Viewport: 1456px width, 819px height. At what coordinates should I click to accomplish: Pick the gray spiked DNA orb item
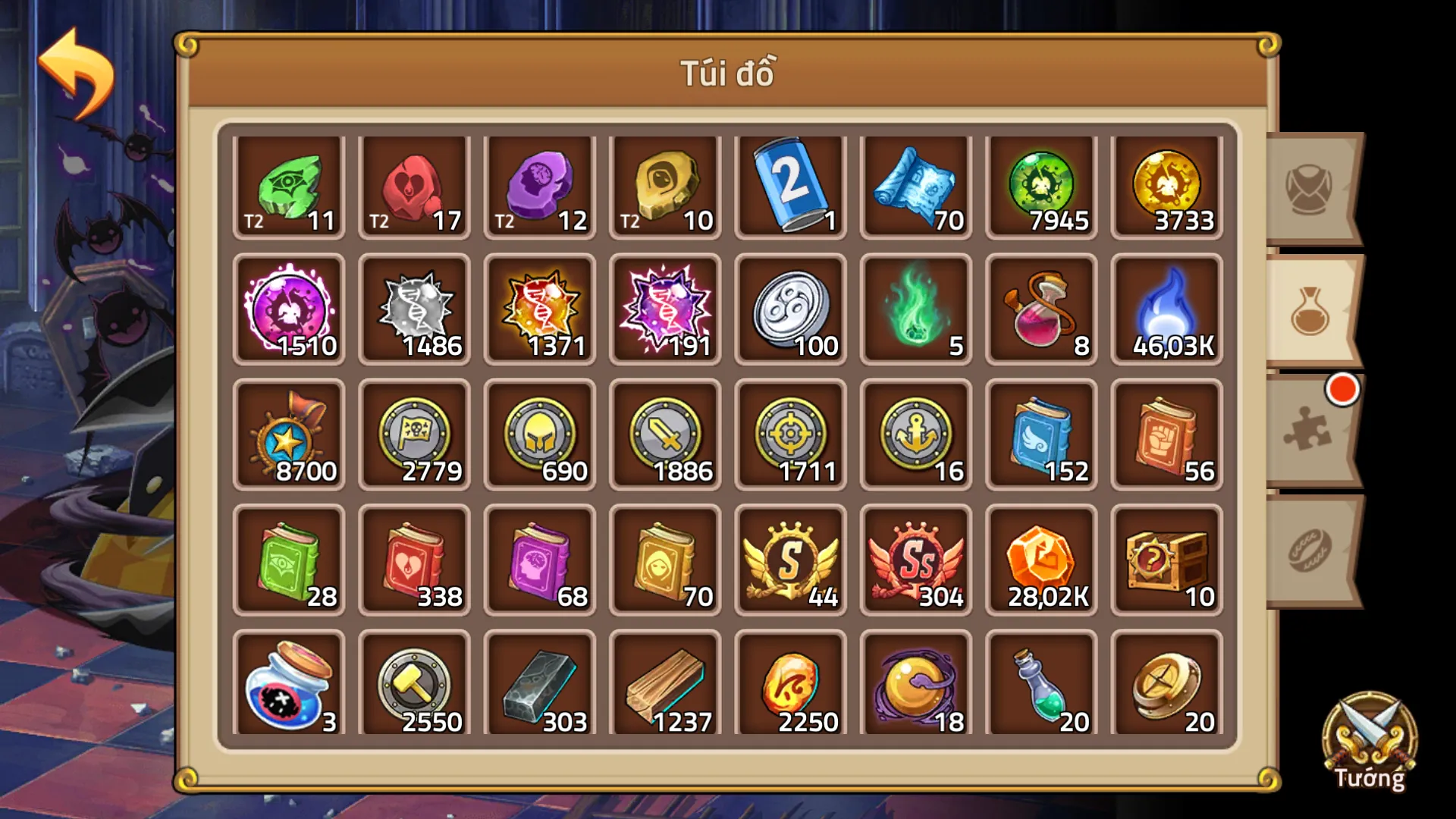(x=414, y=311)
